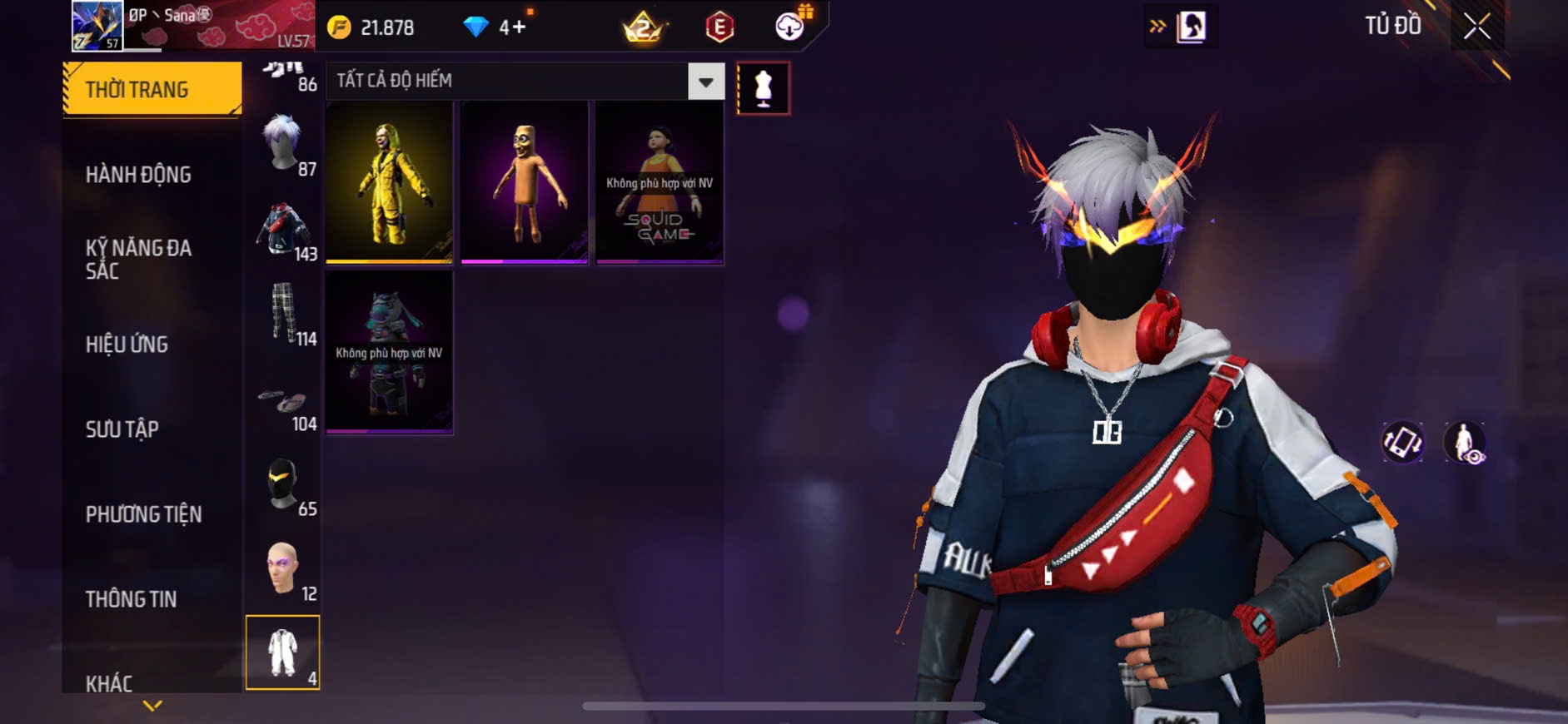Open the black mask category with 65 items

click(284, 484)
